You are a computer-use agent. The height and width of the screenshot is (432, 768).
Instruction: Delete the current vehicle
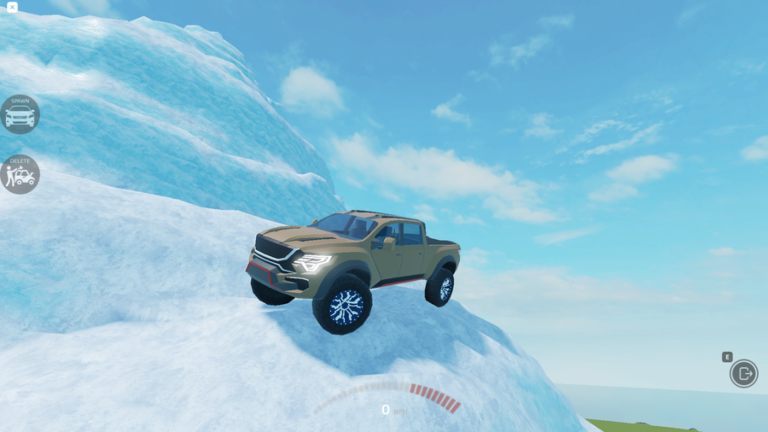tap(19, 174)
